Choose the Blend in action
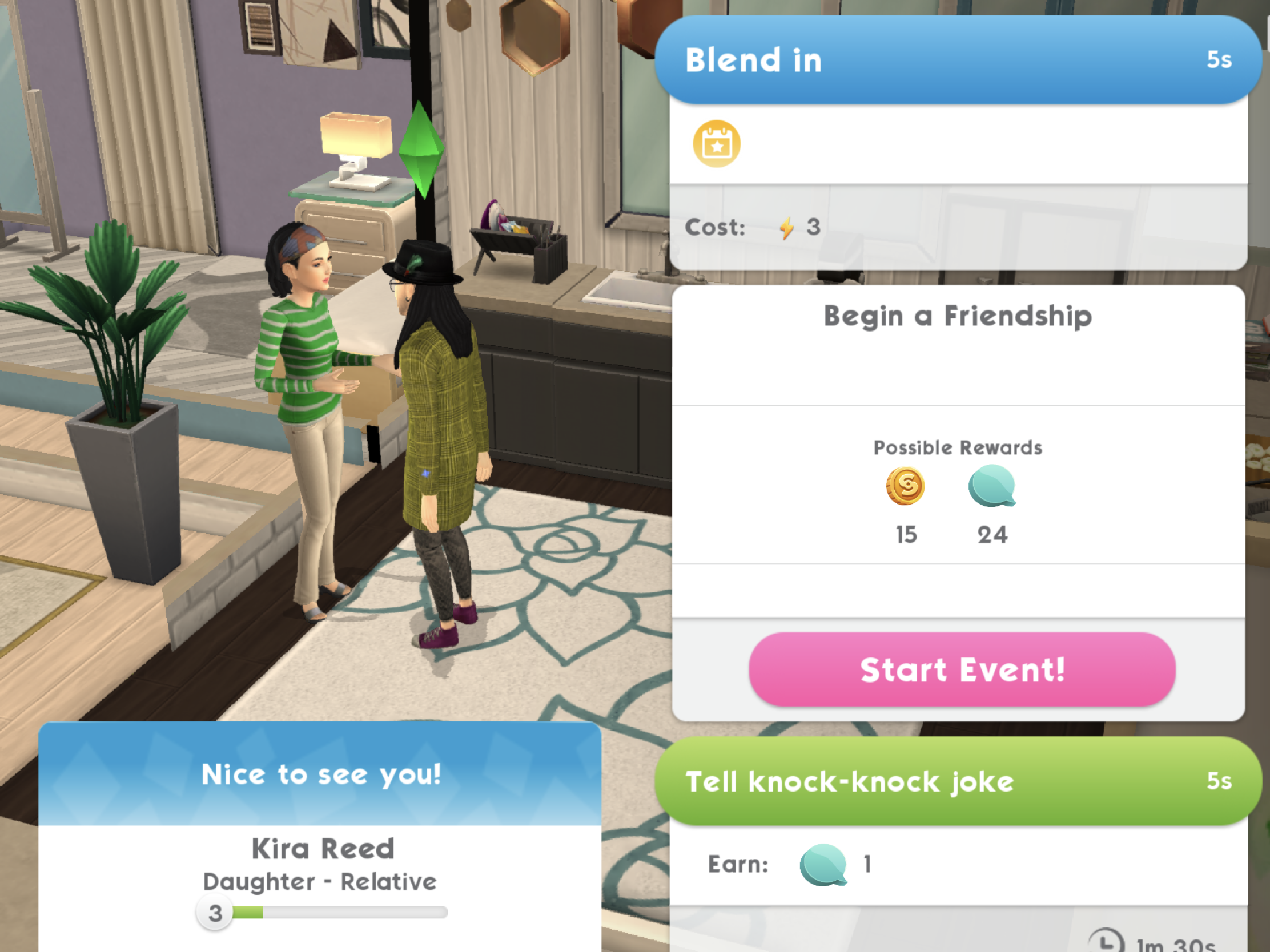 coord(958,60)
